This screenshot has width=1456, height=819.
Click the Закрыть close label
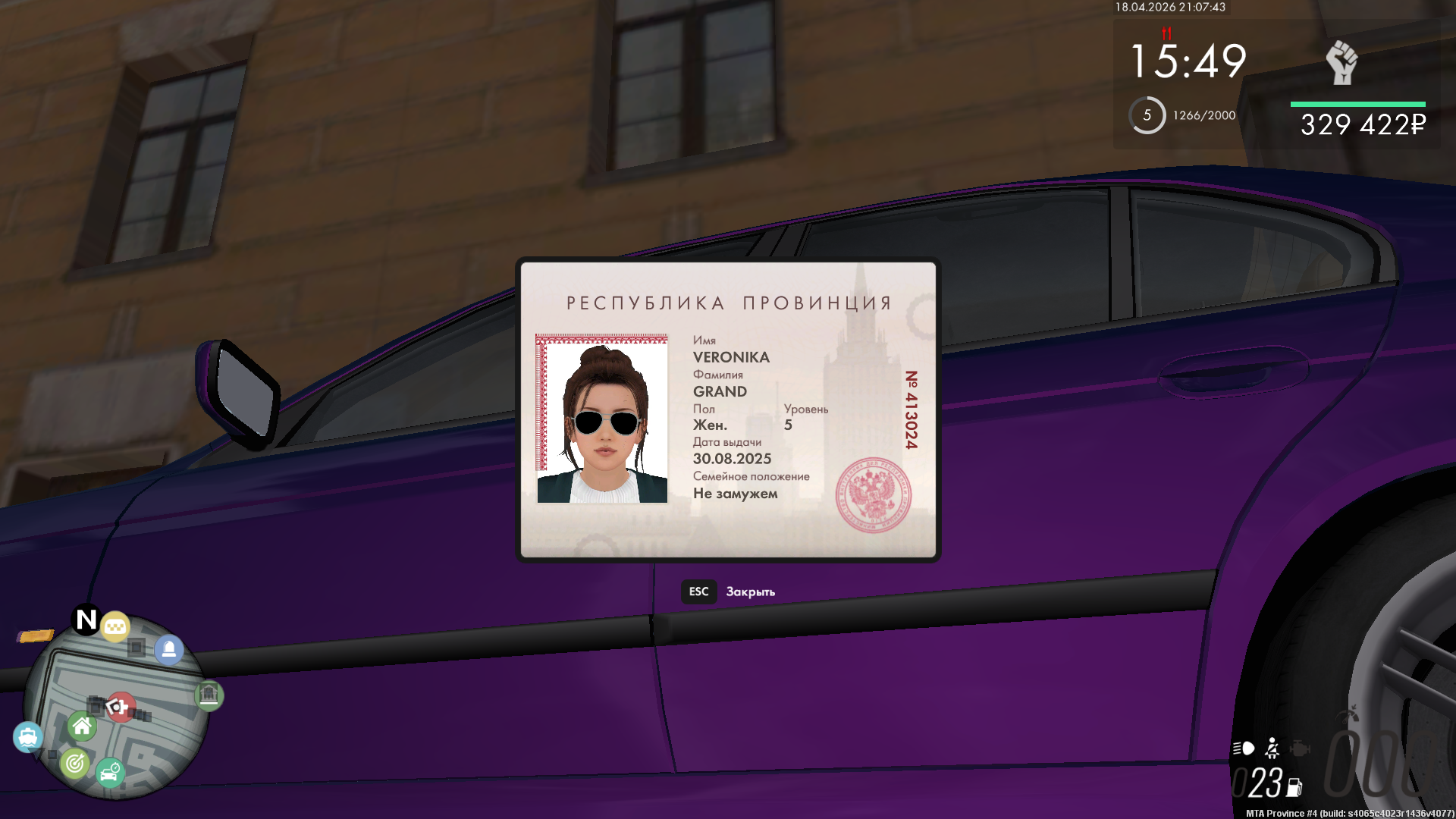coord(750,591)
